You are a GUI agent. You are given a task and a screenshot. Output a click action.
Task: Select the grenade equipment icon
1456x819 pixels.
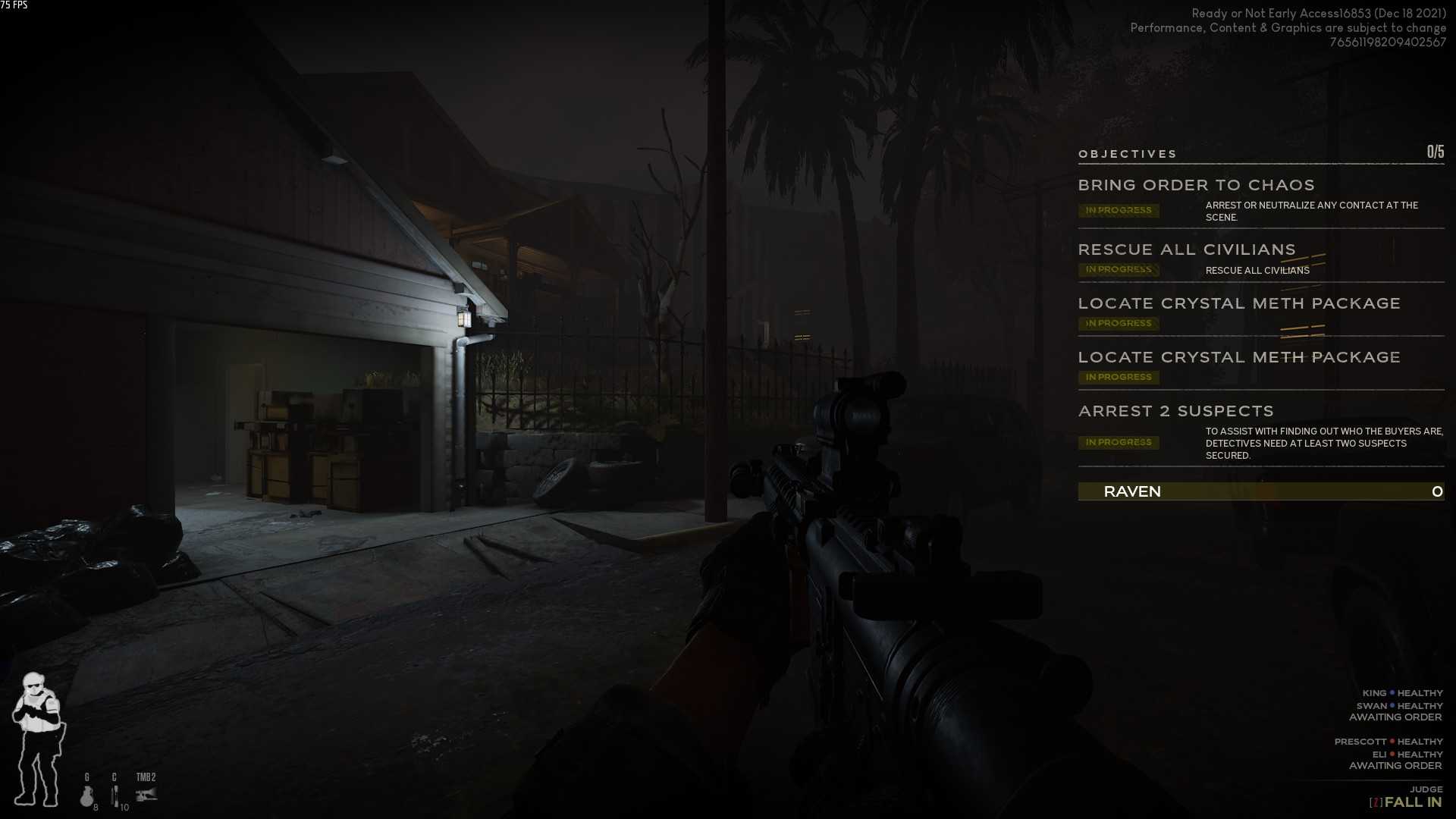point(87,795)
